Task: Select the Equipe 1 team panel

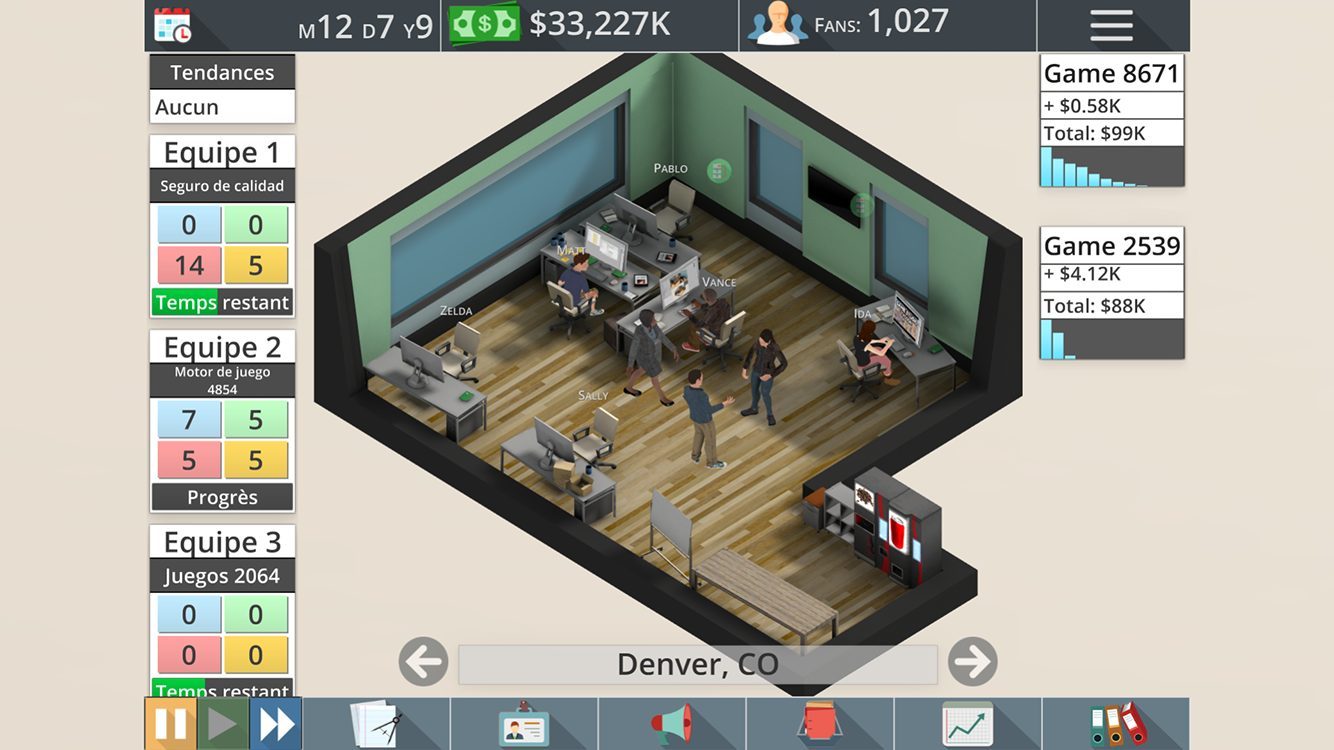Action: coord(222,226)
